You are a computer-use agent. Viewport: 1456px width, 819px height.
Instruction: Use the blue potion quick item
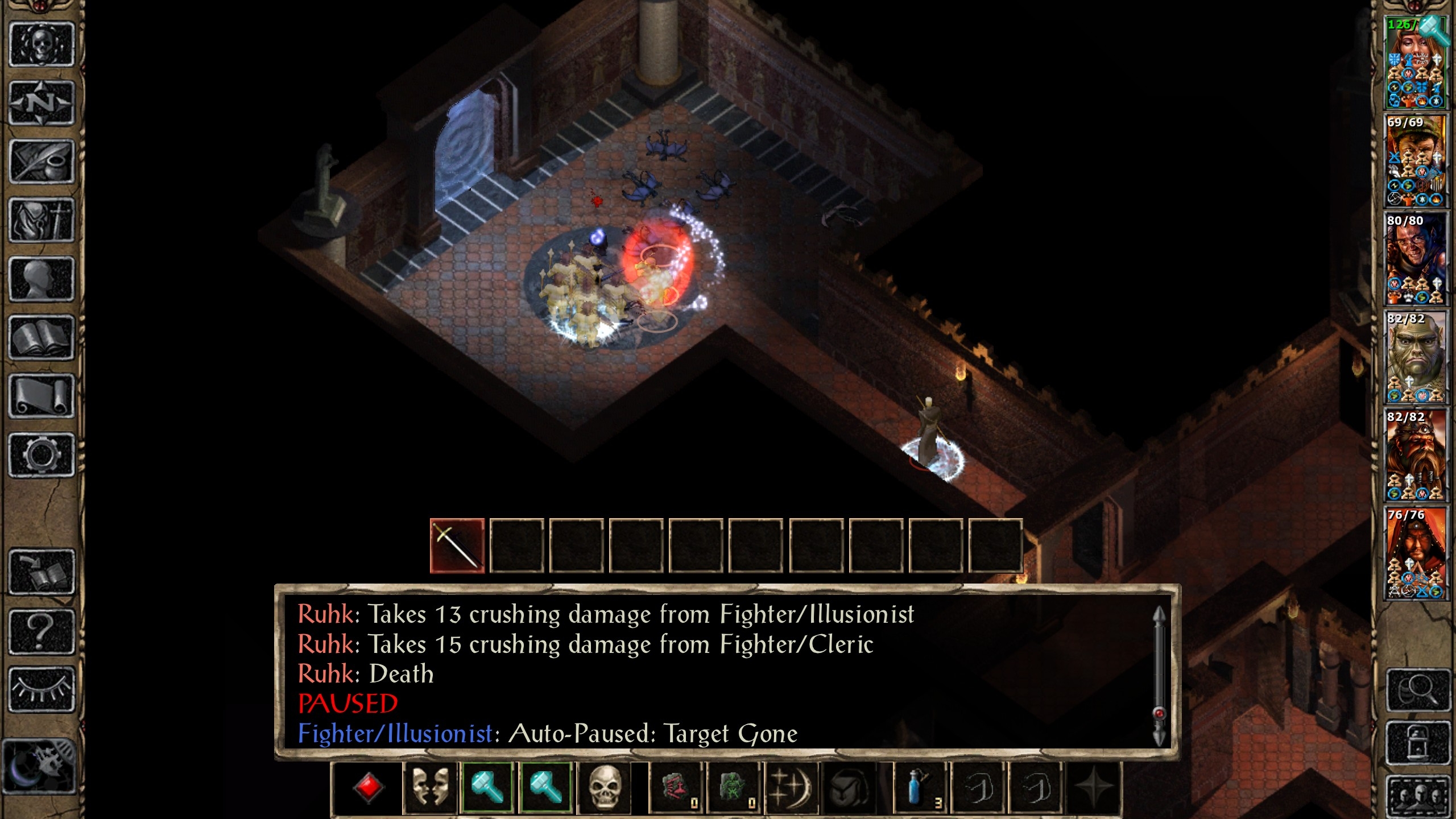(x=918, y=788)
